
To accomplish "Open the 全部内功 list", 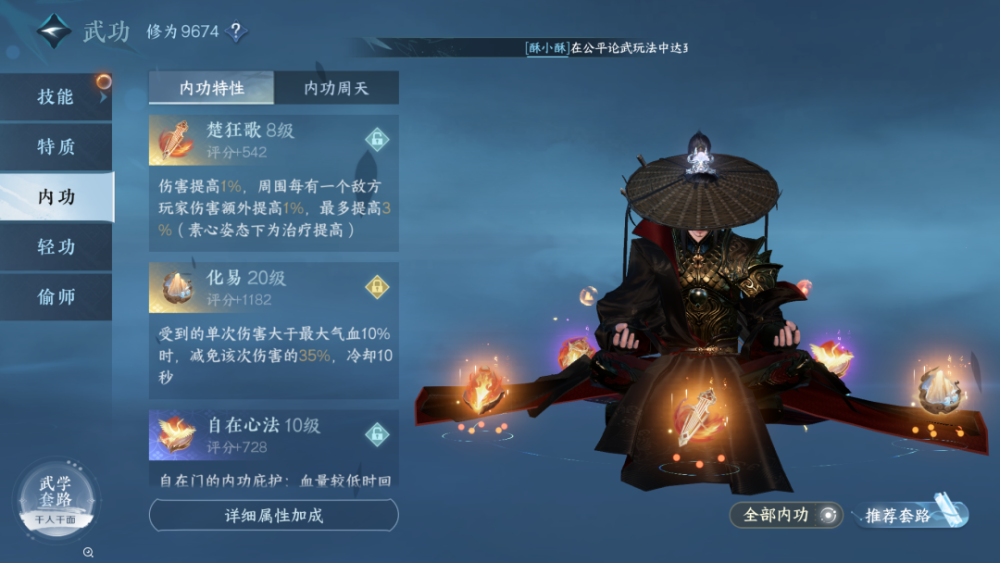I will [x=787, y=515].
